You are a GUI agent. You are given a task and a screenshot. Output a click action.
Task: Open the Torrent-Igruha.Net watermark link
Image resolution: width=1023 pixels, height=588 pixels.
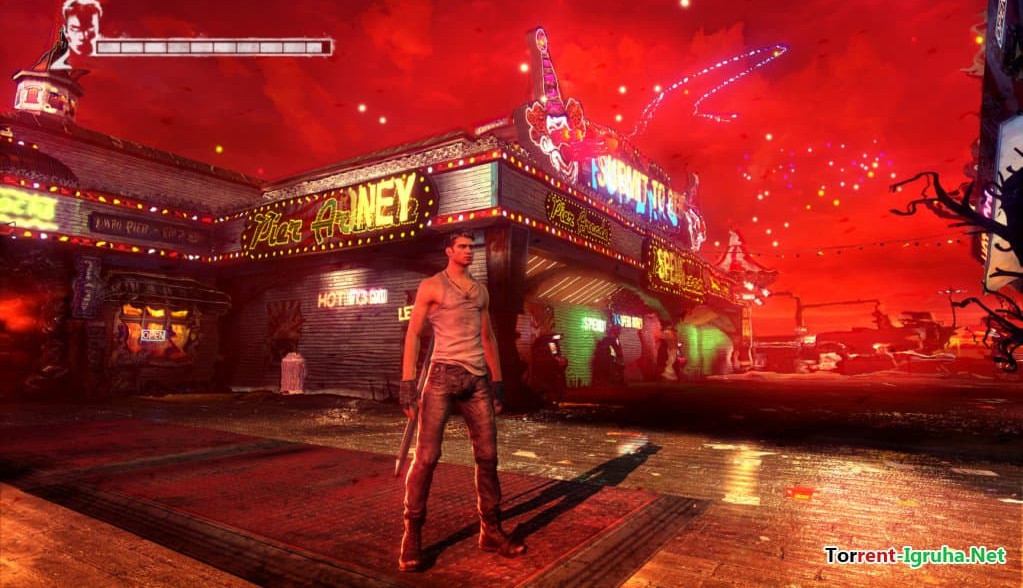pos(914,554)
